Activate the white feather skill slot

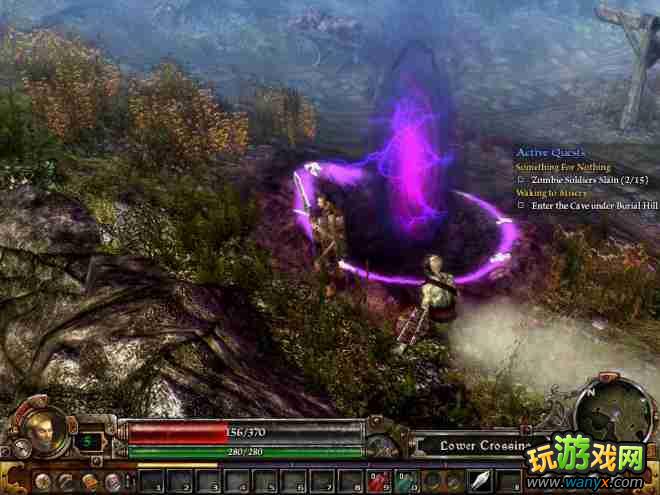[480, 481]
